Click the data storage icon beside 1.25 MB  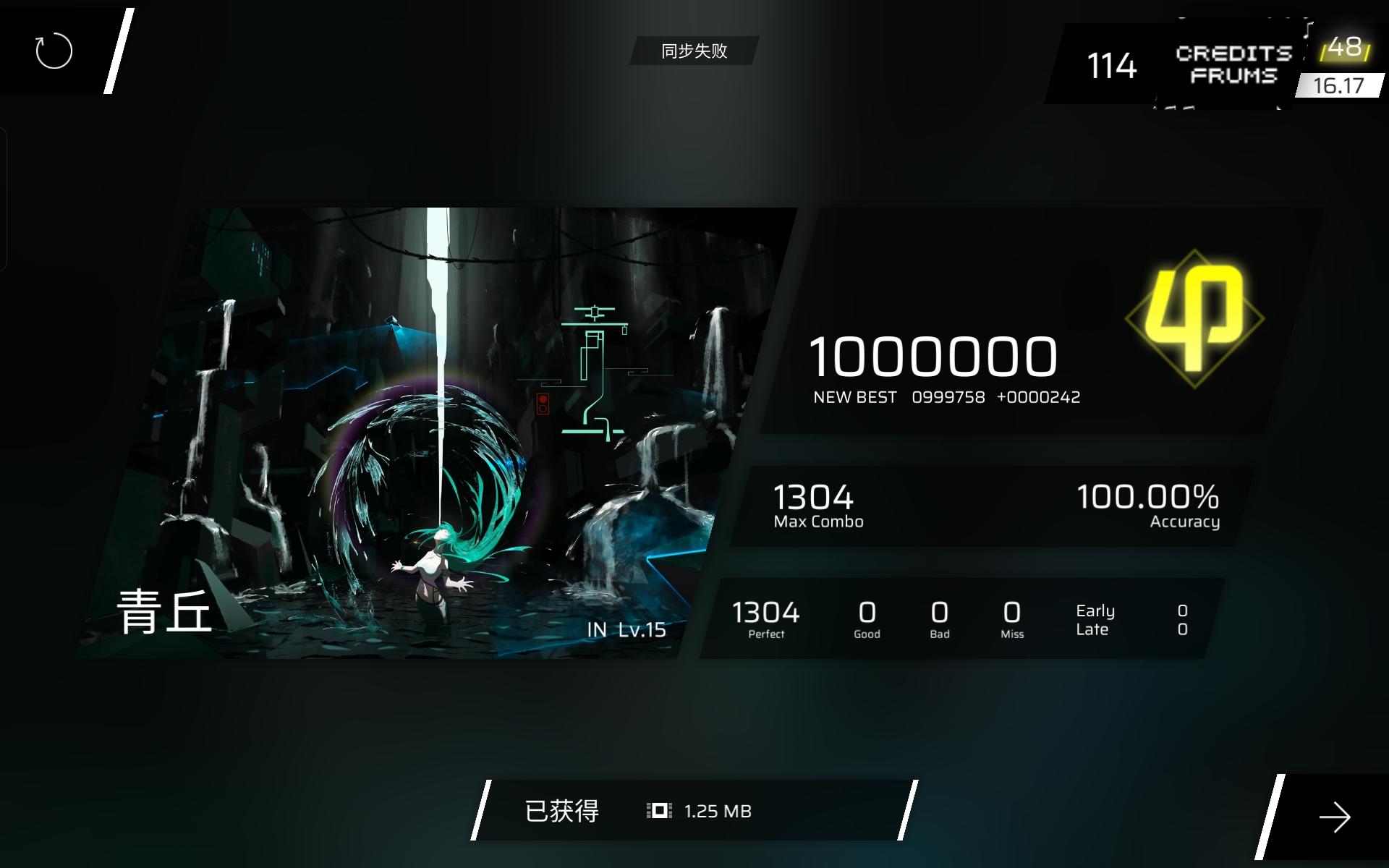660,811
